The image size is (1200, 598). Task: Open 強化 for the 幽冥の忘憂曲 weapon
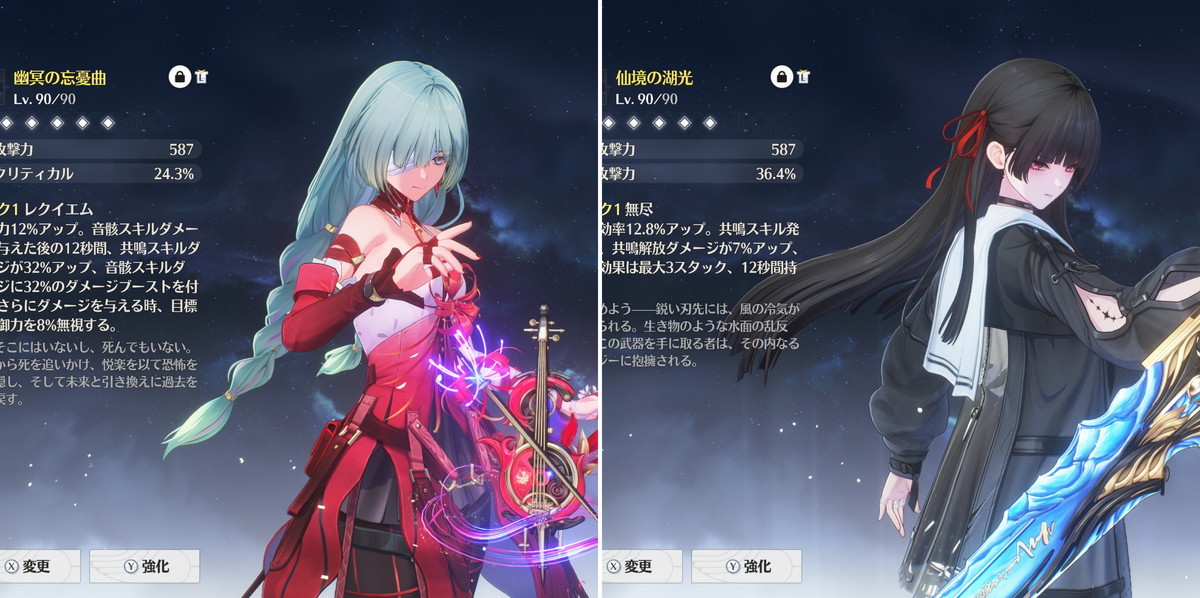coord(144,566)
